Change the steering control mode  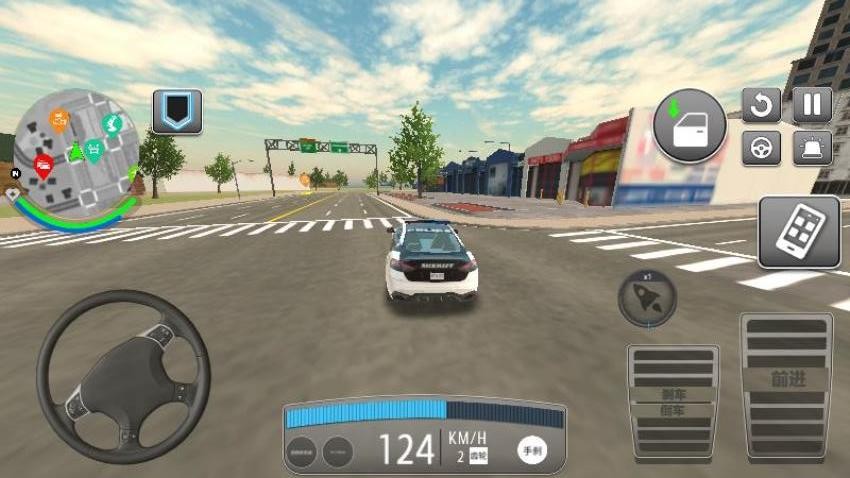point(761,148)
